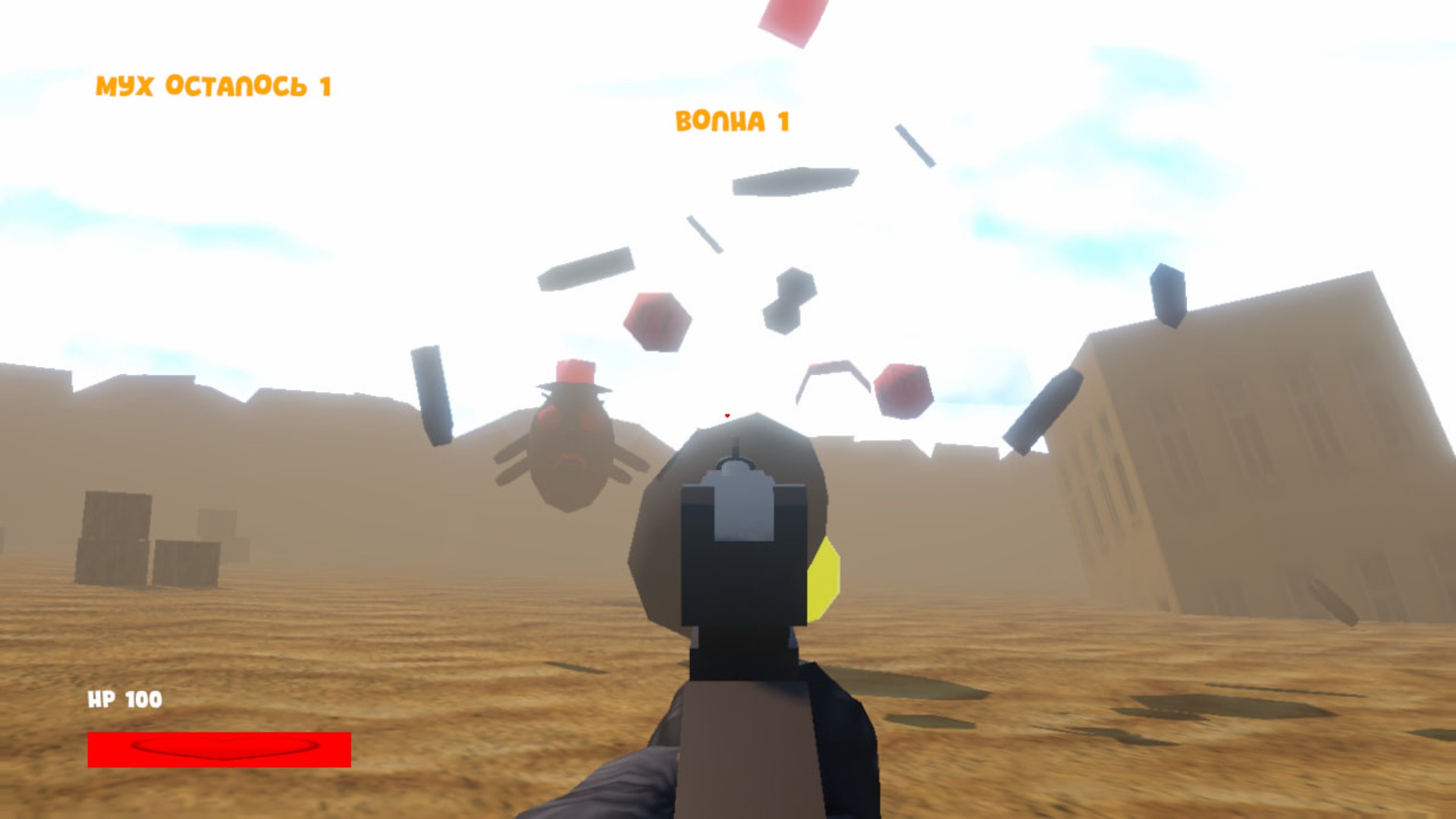
Task: Click the heart icon on the health bar
Action: (220, 751)
